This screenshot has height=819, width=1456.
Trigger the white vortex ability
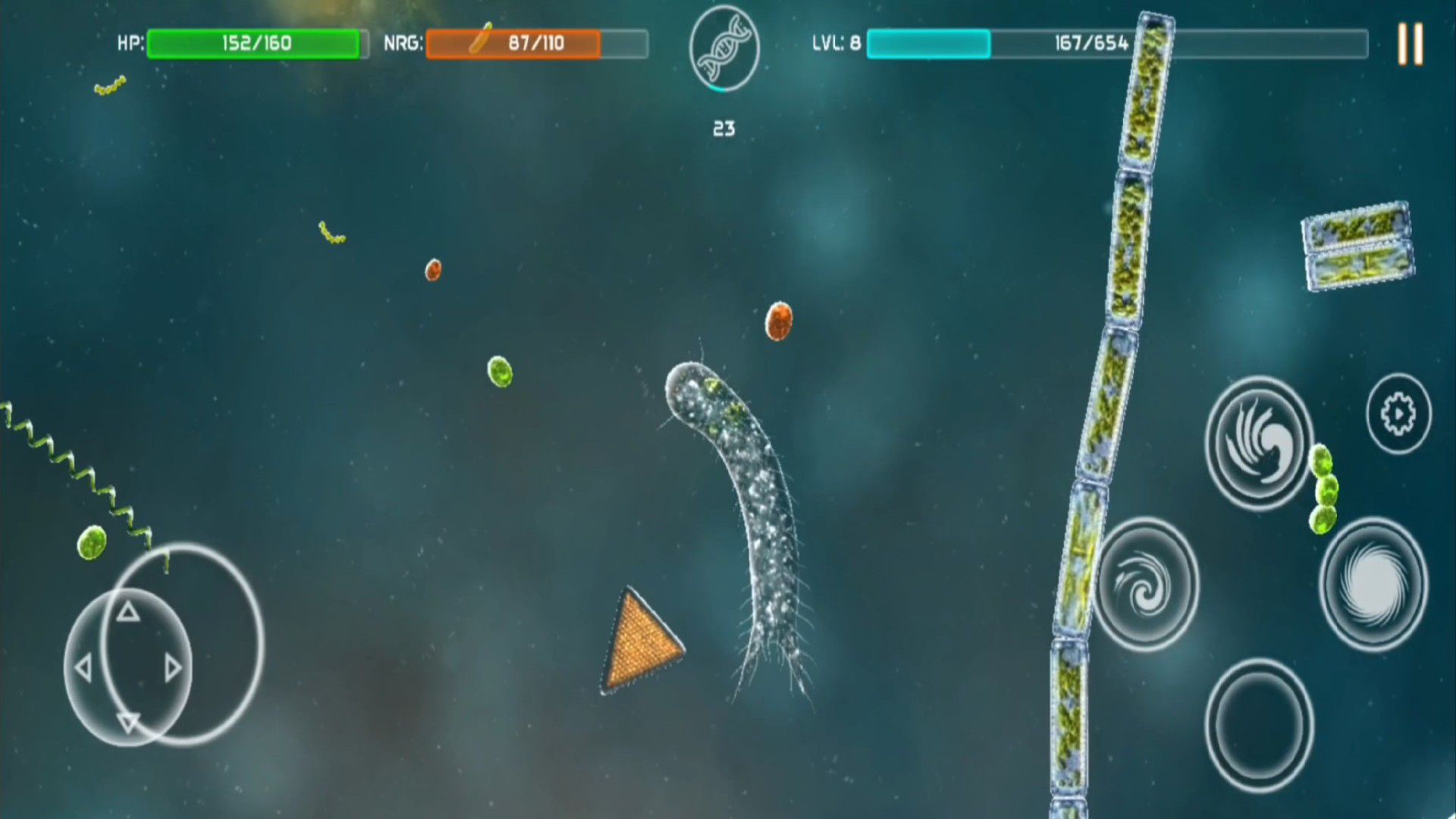coord(1373,585)
